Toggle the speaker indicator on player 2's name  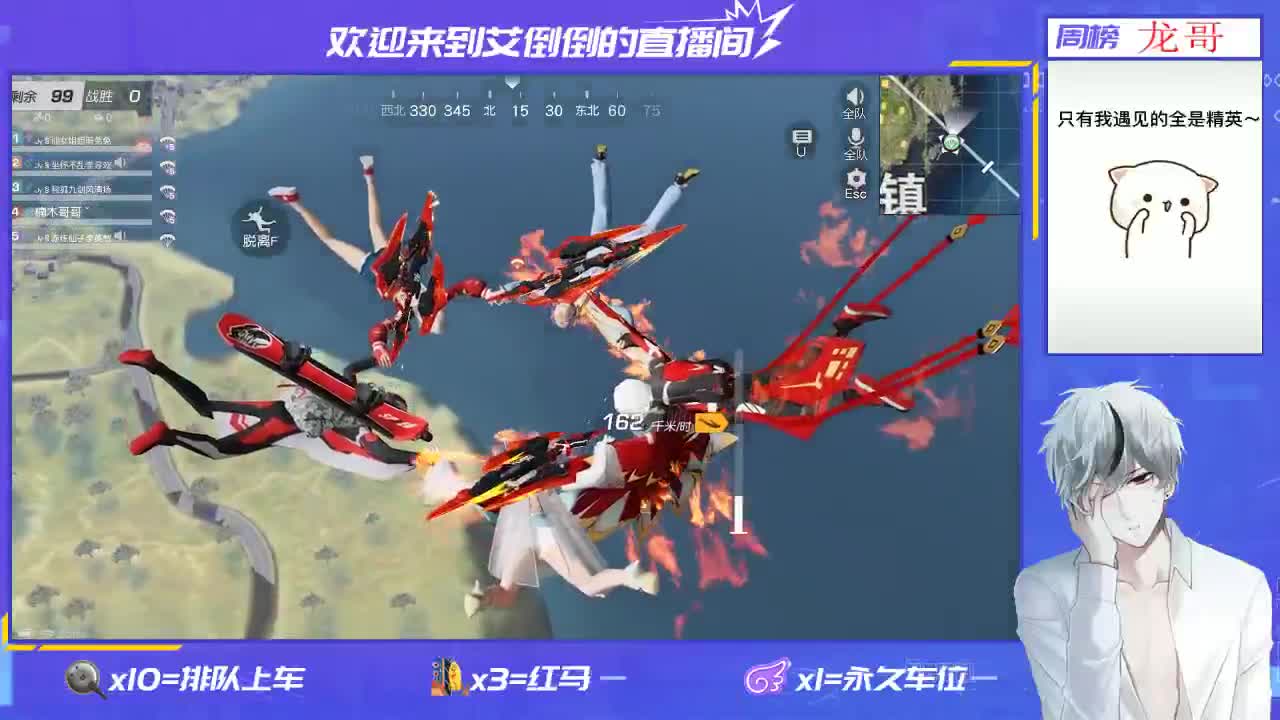[x=120, y=163]
